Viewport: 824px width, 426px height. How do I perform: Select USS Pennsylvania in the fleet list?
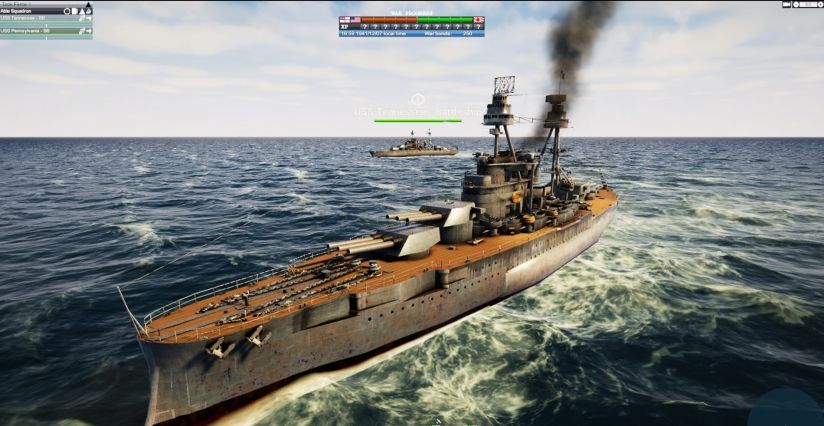point(30,30)
